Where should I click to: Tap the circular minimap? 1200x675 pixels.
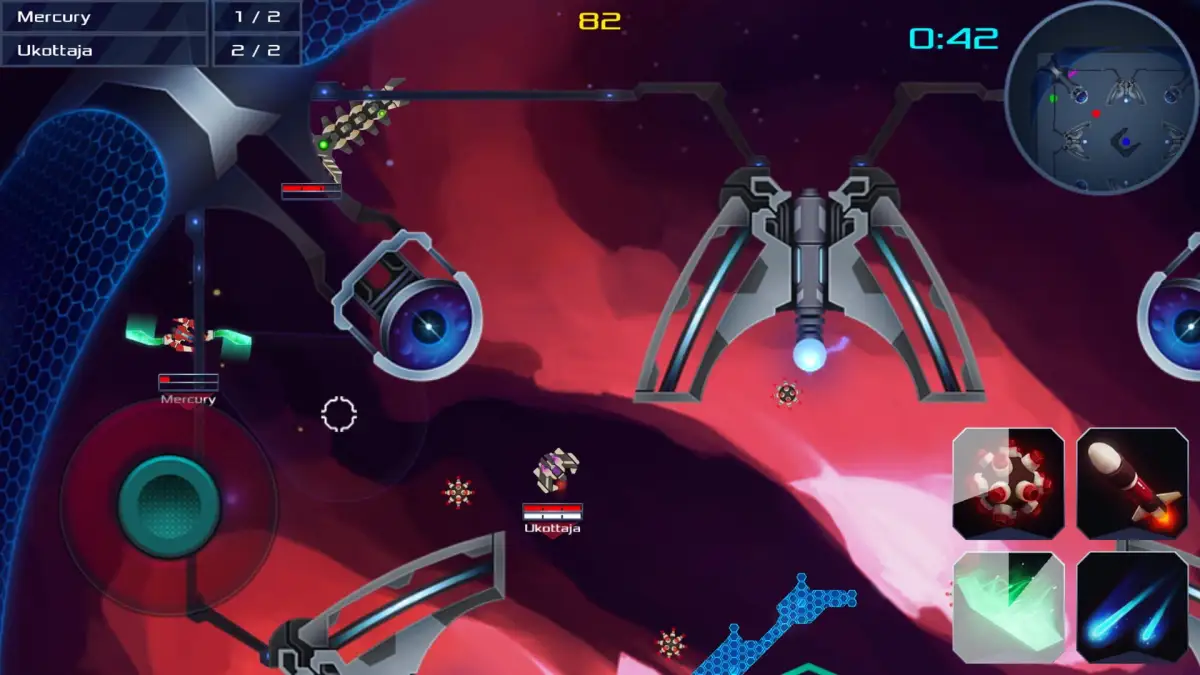point(1100,97)
